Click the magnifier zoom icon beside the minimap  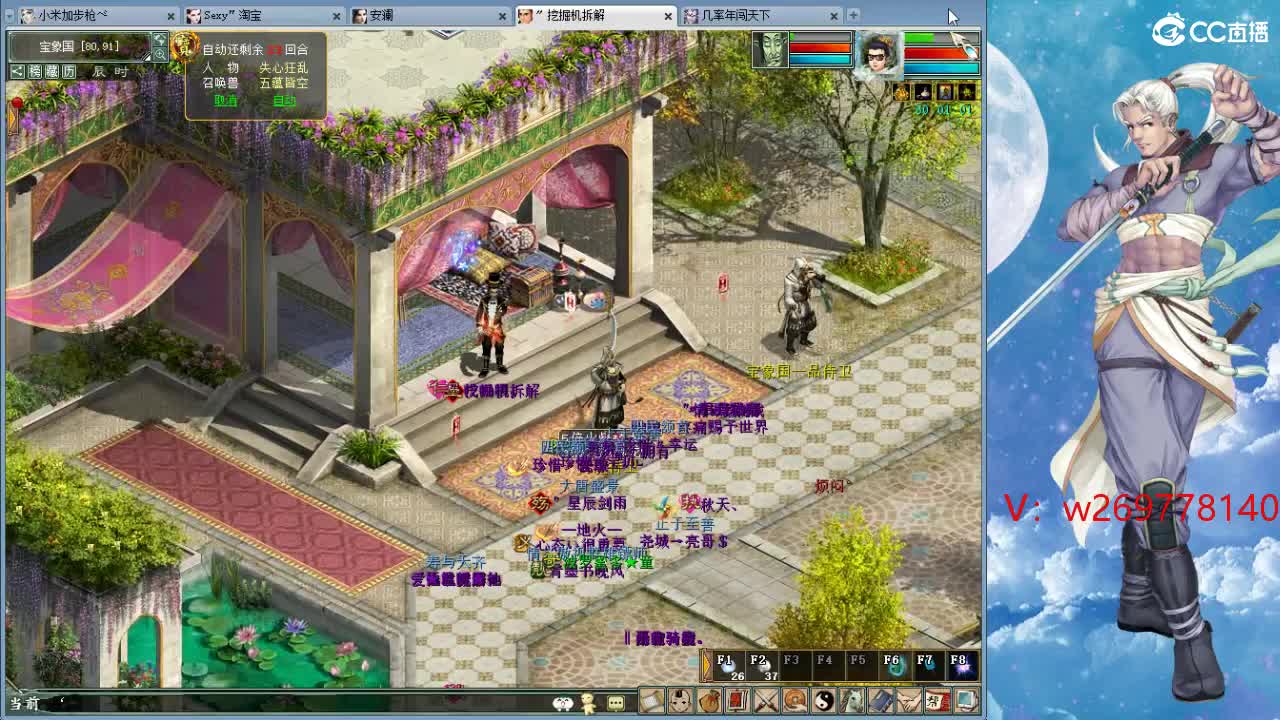click(160, 54)
